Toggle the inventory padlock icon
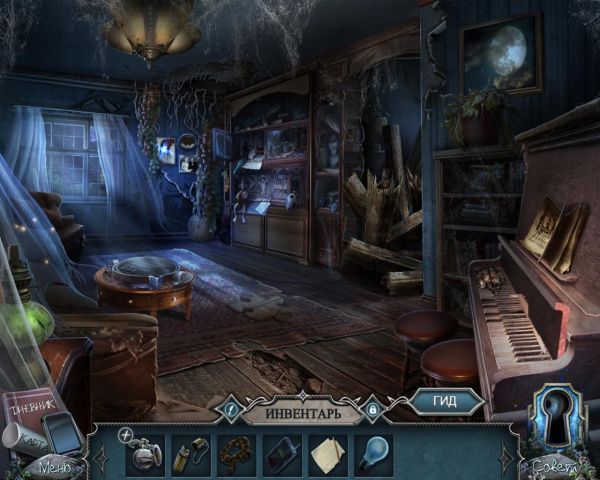Viewport: 600px width, 480px height. (x=374, y=409)
